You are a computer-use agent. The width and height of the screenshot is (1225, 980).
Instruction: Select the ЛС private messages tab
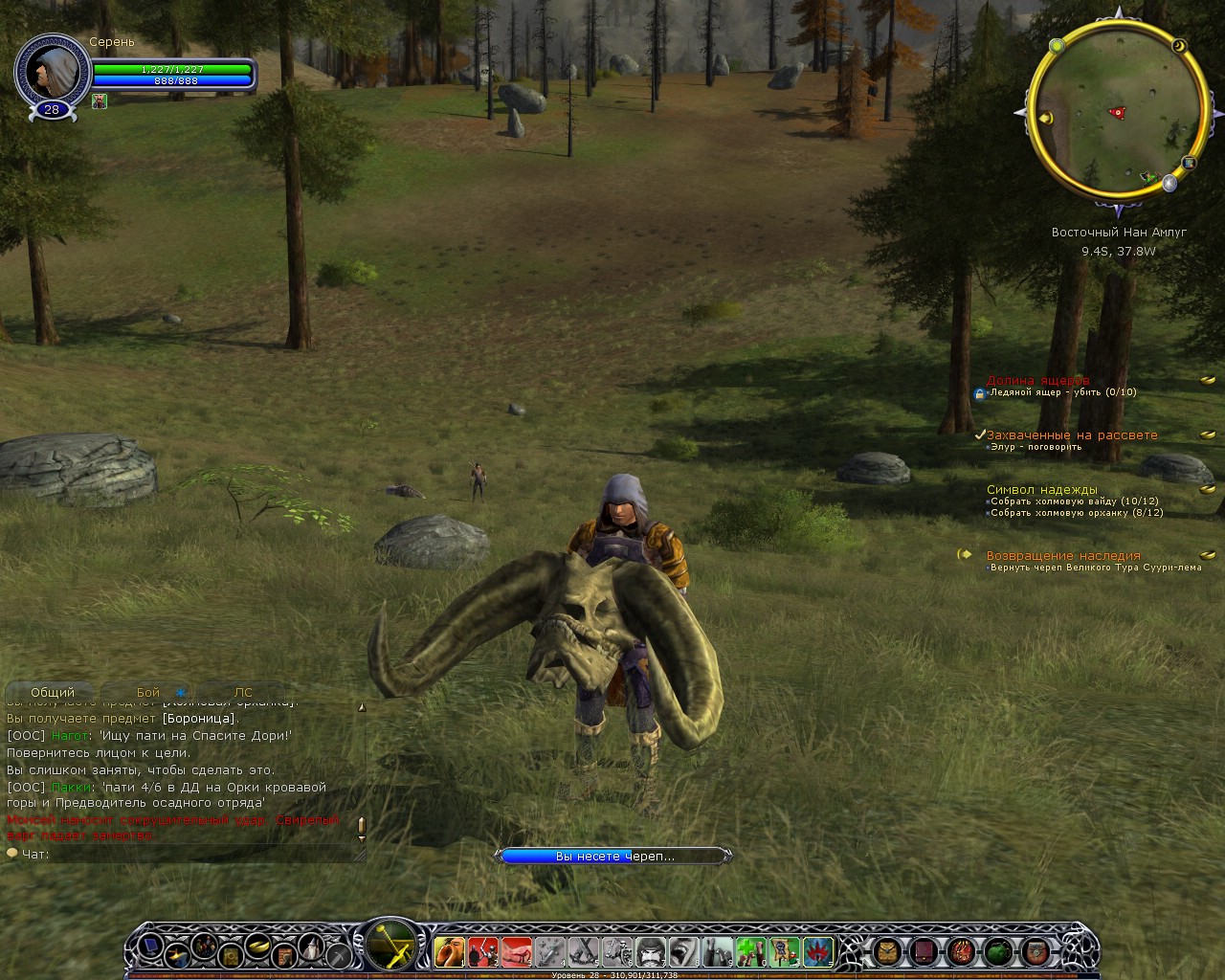pos(243,692)
